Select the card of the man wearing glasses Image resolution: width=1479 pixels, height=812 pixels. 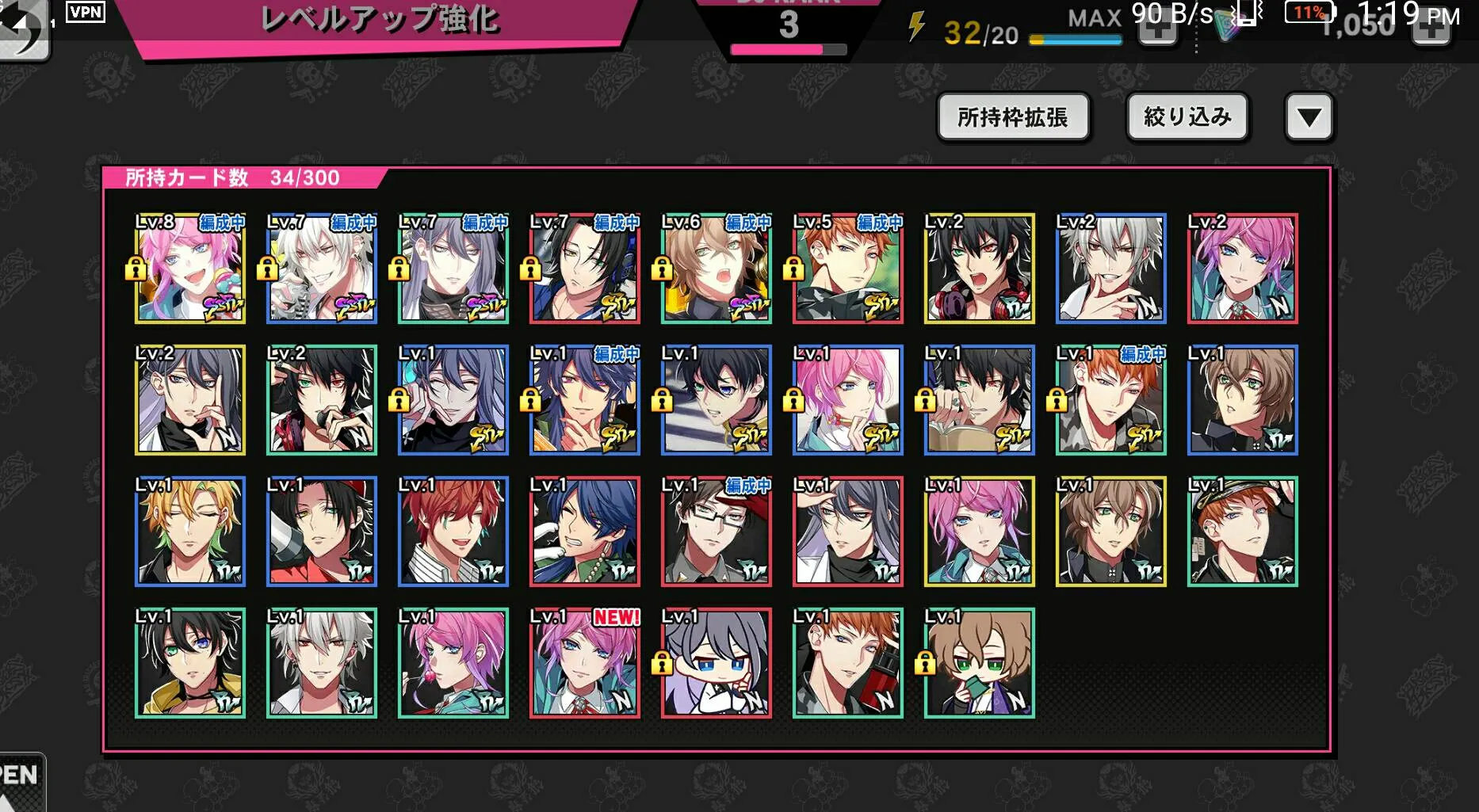tap(717, 532)
